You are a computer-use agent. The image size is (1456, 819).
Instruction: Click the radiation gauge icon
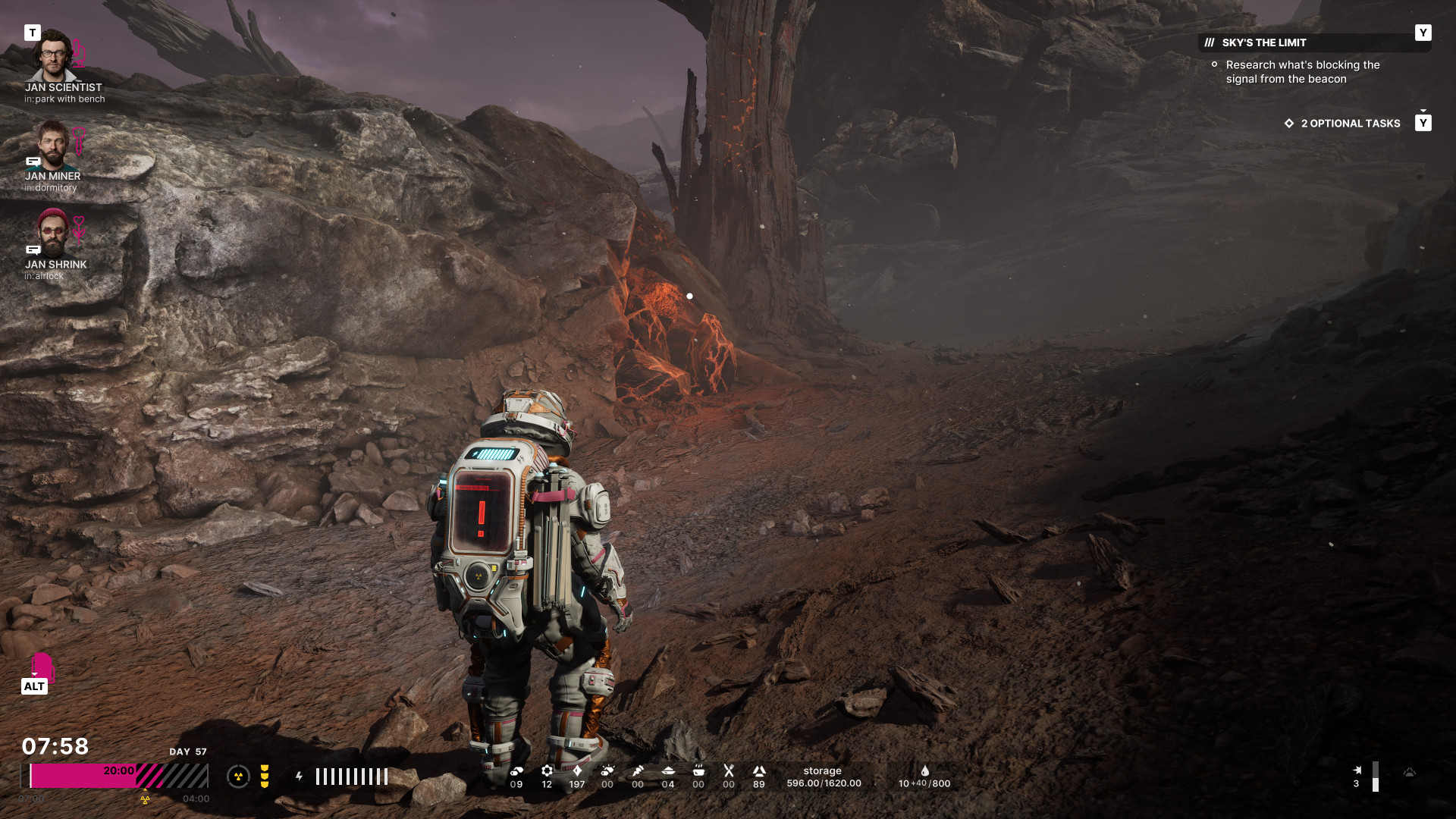238,777
